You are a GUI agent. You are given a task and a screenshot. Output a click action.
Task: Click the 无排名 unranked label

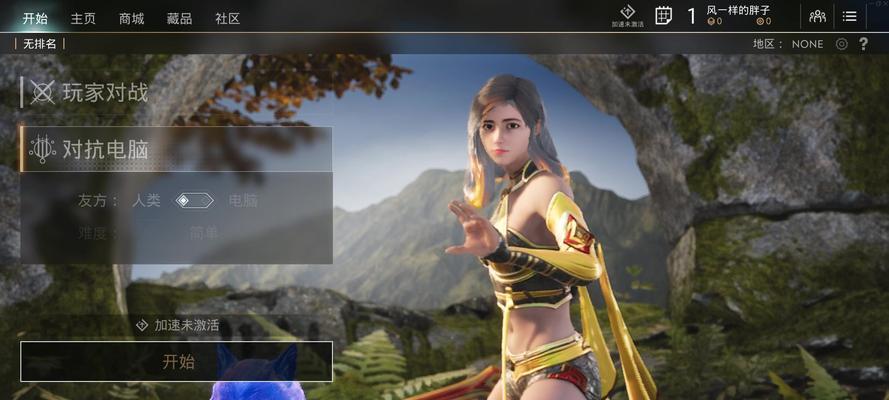point(40,44)
